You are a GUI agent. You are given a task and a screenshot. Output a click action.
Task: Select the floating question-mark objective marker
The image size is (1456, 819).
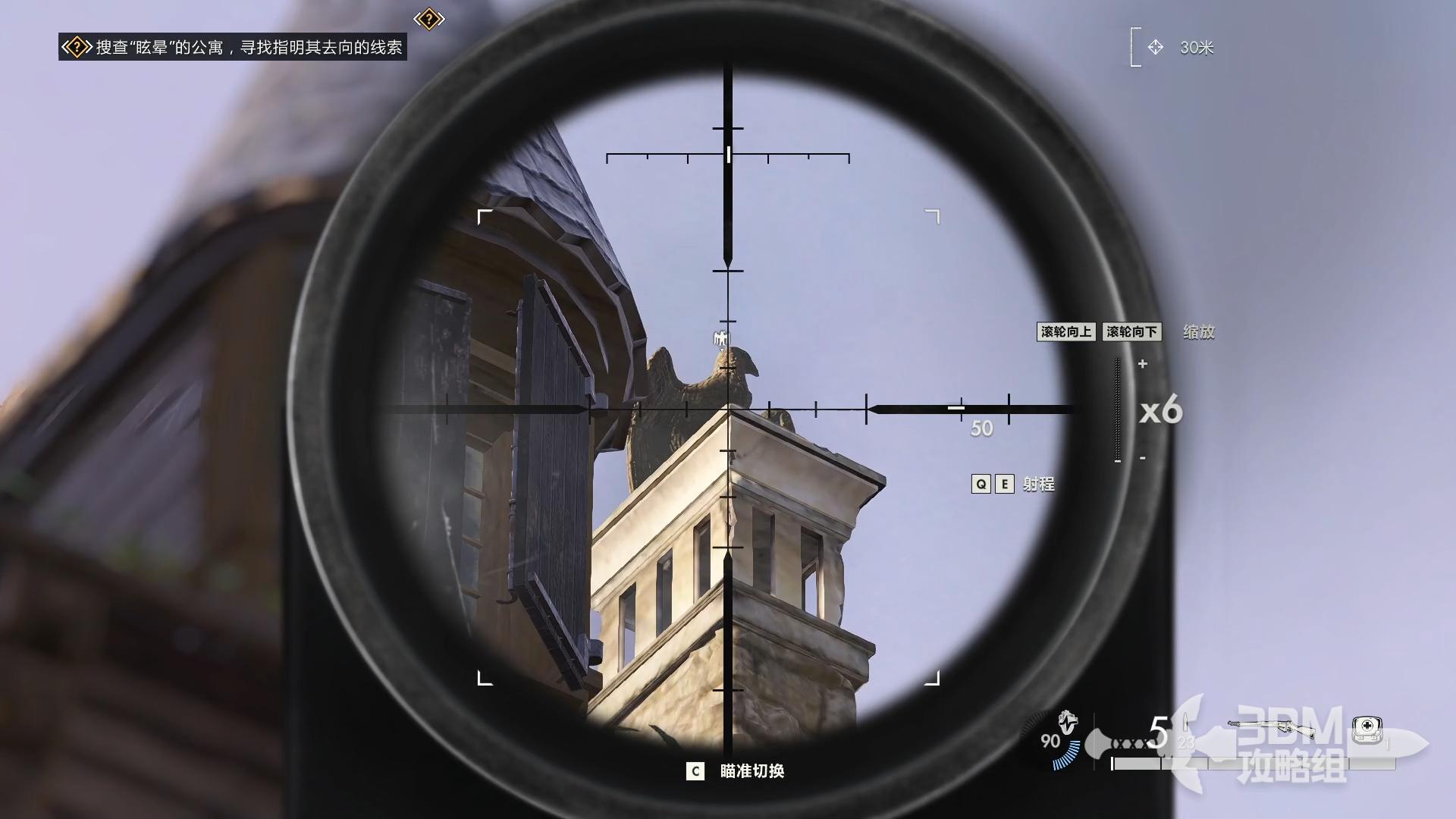[429, 19]
